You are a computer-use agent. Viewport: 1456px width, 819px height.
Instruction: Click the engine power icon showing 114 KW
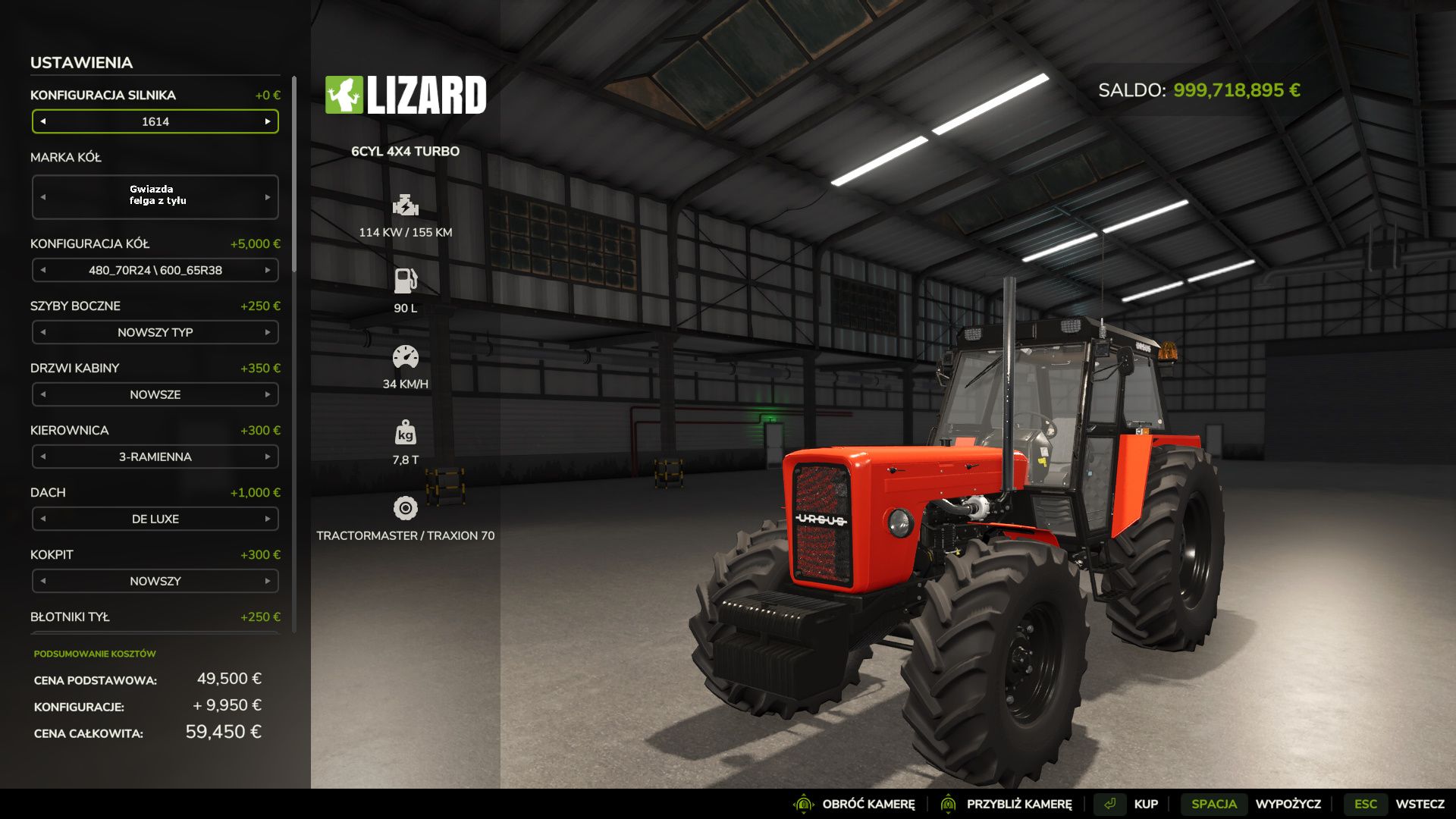pos(406,205)
